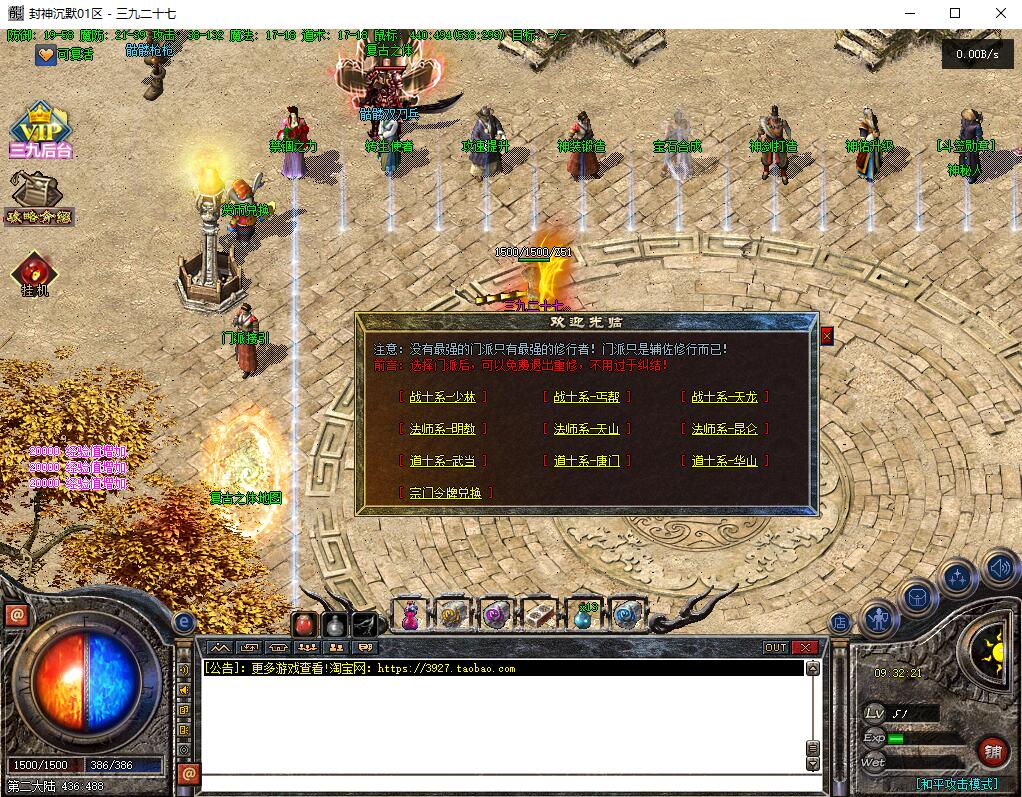
Task: Choose the 法师系-明教 sect option
Action: [x=443, y=429]
